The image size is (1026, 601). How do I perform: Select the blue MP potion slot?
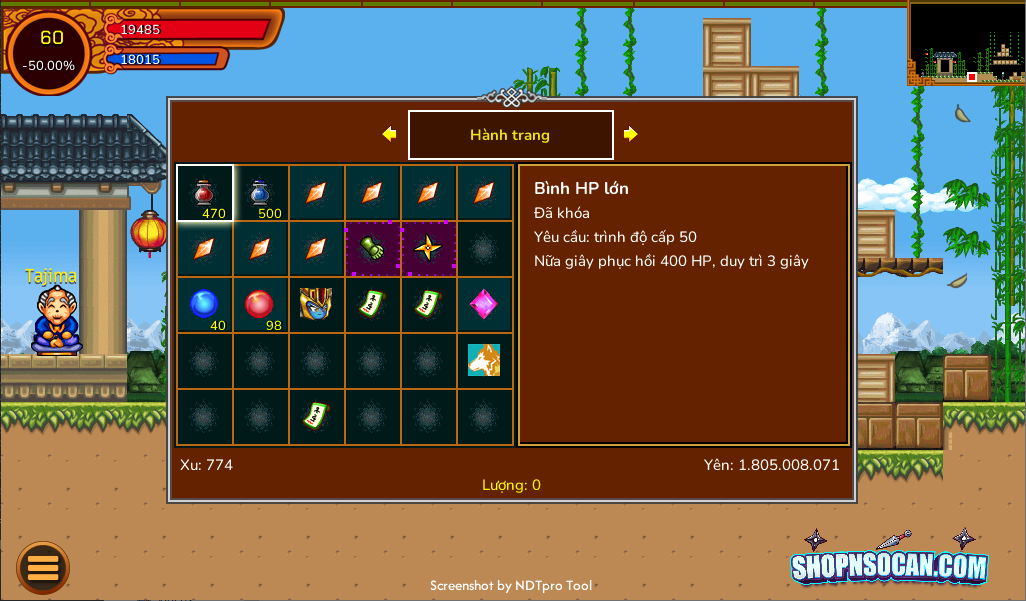click(261, 193)
